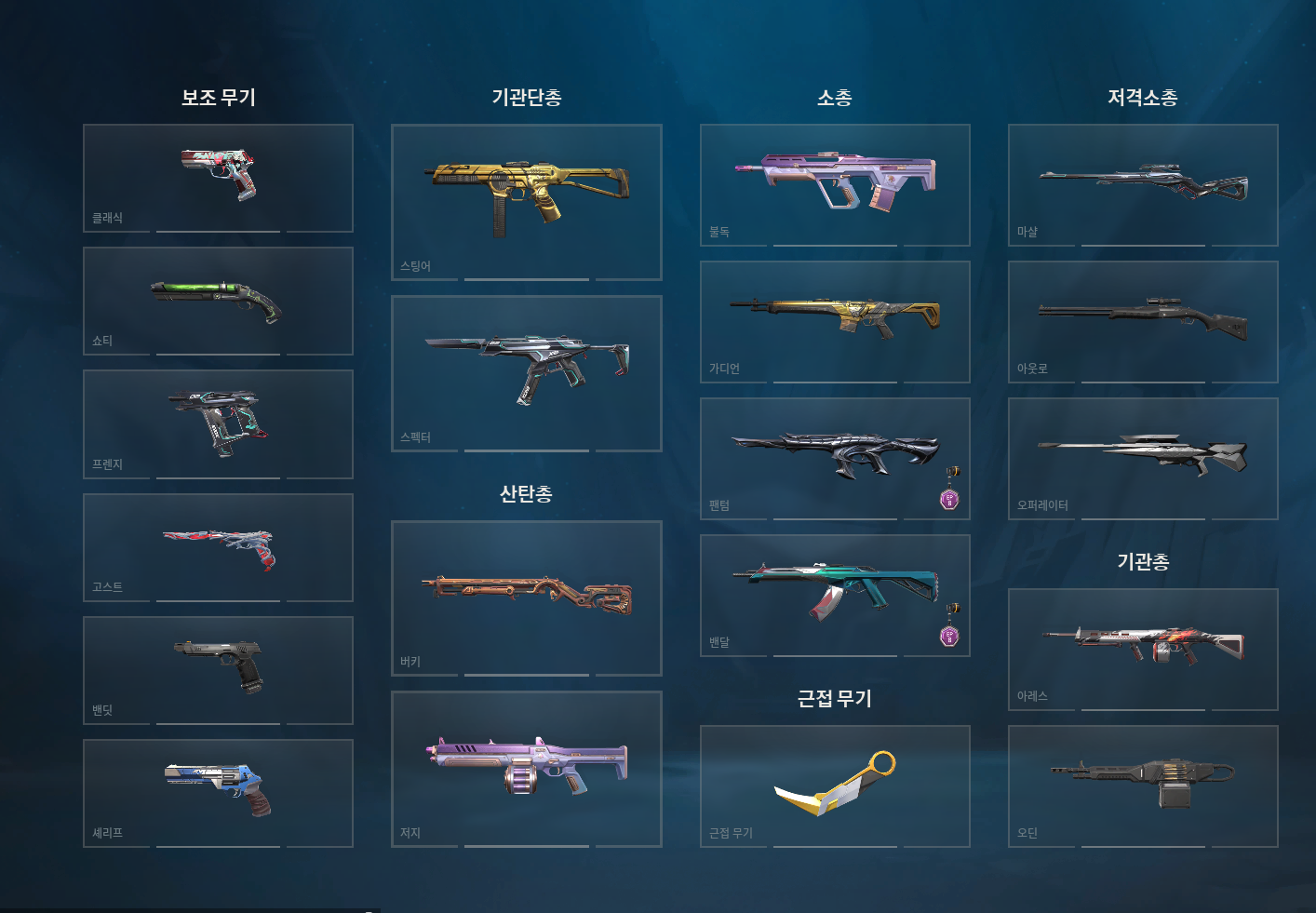
Task: Open the 오퍼레이터 sniper slot
Action: click(1142, 457)
